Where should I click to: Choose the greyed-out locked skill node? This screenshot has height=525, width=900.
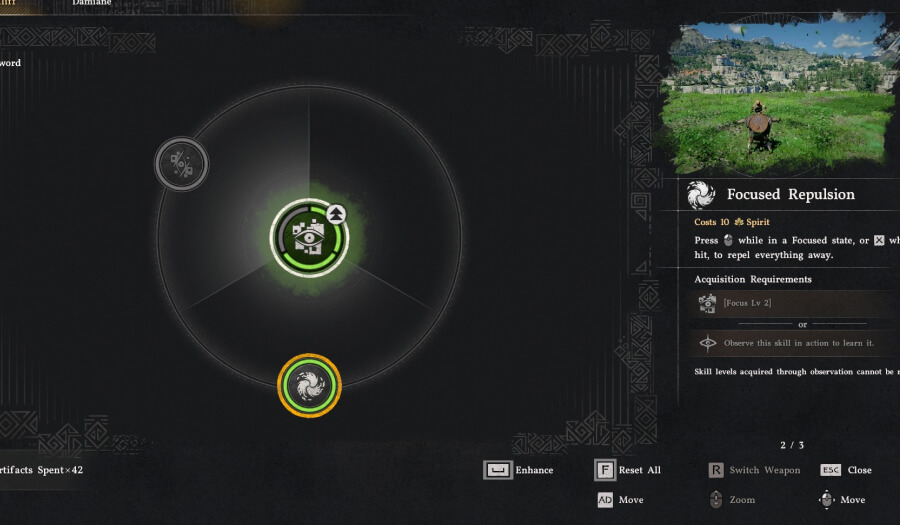tap(181, 164)
